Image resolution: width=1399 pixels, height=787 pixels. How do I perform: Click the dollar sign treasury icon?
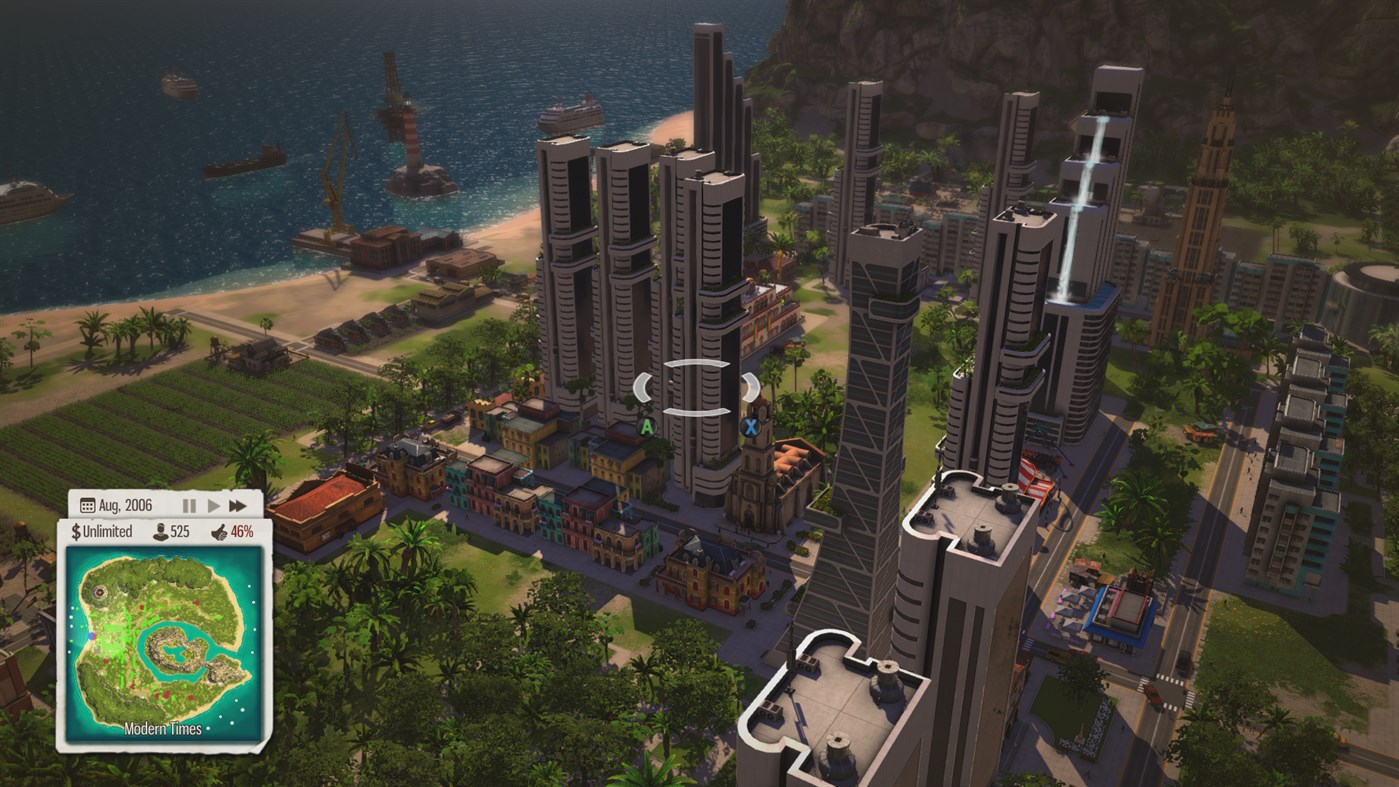coord(77,530)
